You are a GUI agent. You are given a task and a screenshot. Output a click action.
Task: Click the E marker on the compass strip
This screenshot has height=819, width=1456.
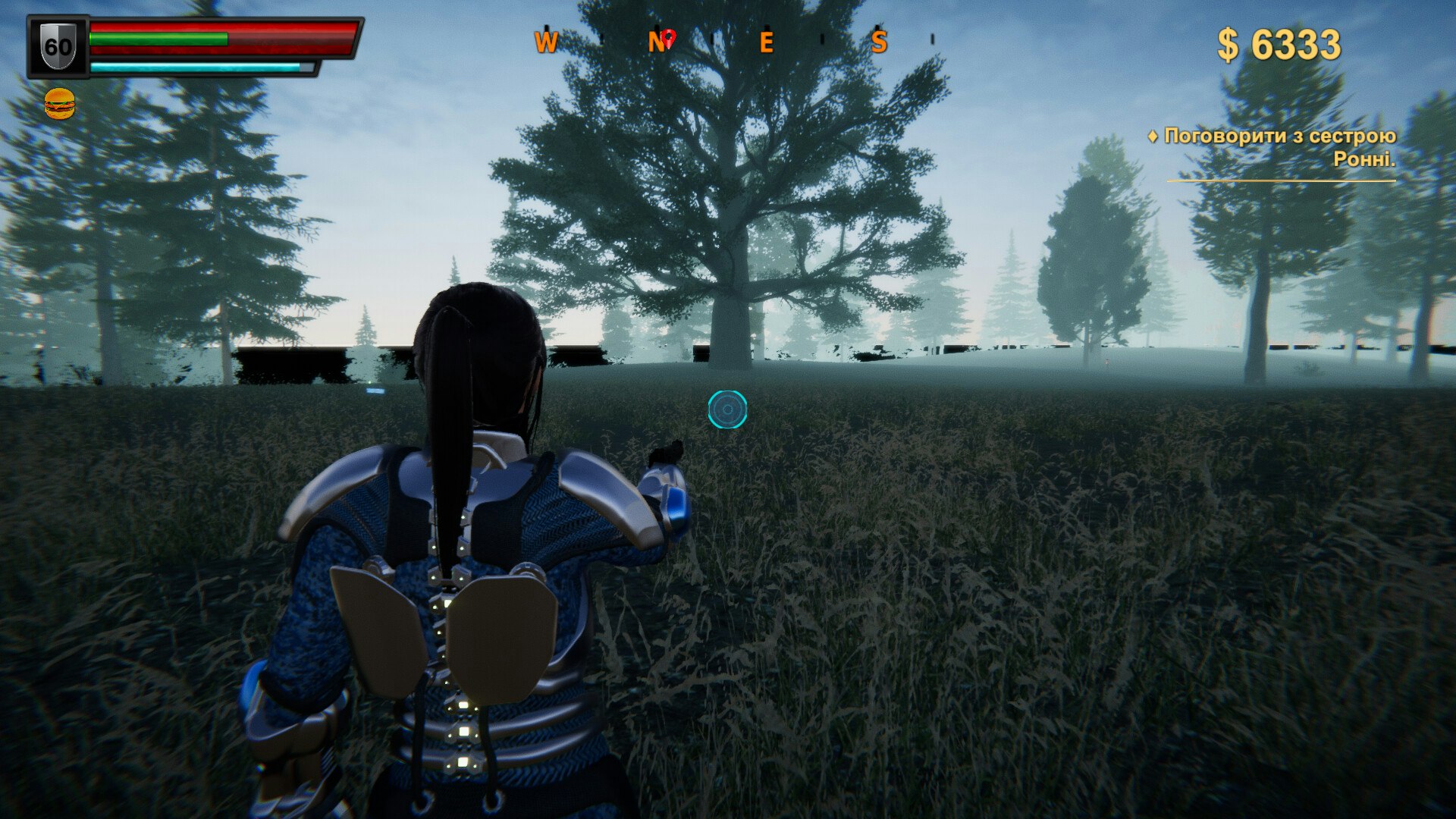[x=766, y=42]
